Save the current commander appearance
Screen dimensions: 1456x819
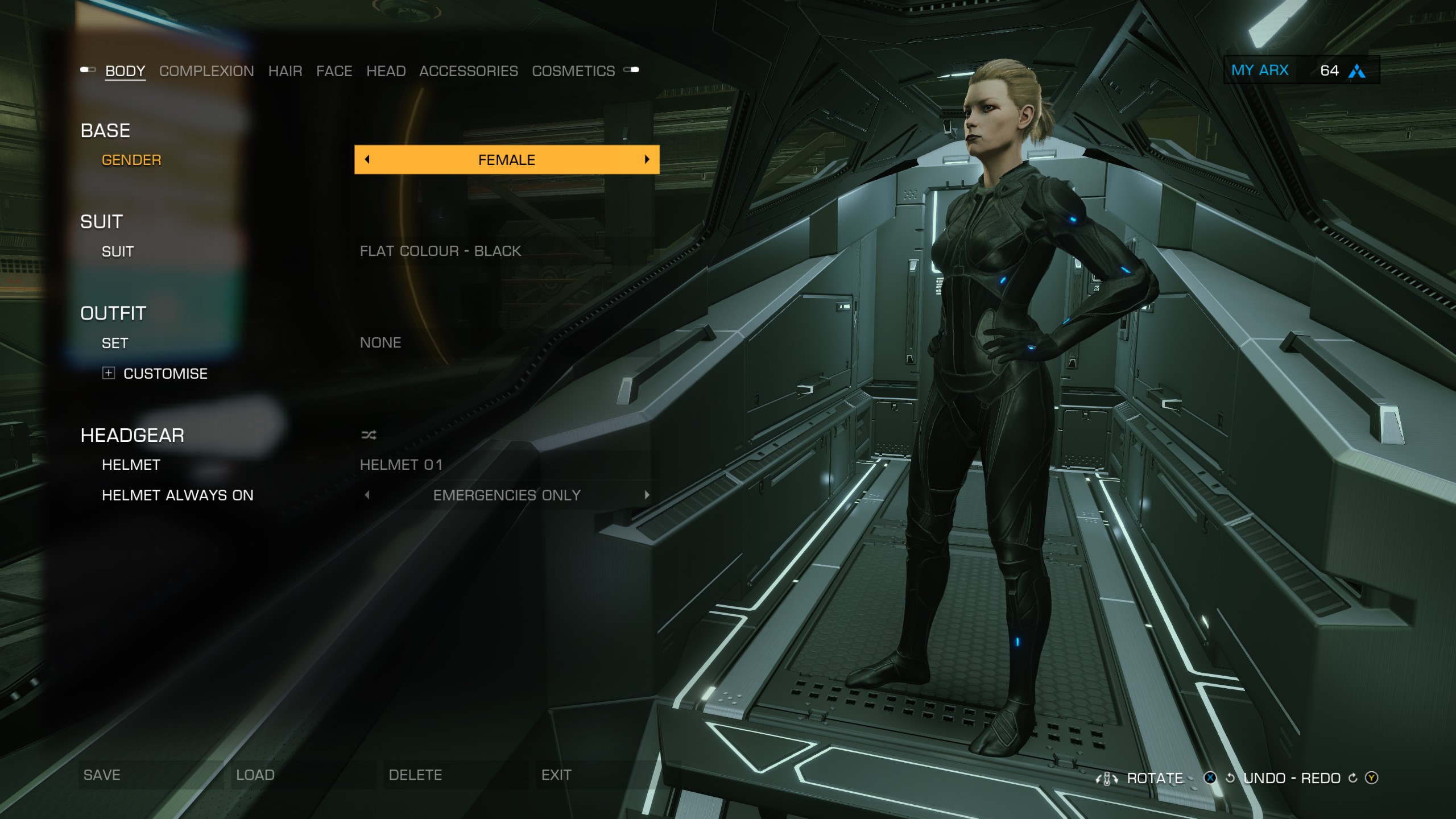pyautogui.click(x=102, y=775)
